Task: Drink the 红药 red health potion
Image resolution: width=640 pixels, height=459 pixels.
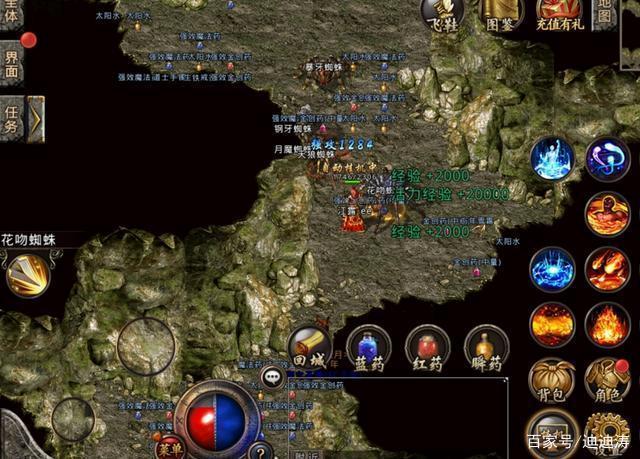Action: click(x=427, y=348)
